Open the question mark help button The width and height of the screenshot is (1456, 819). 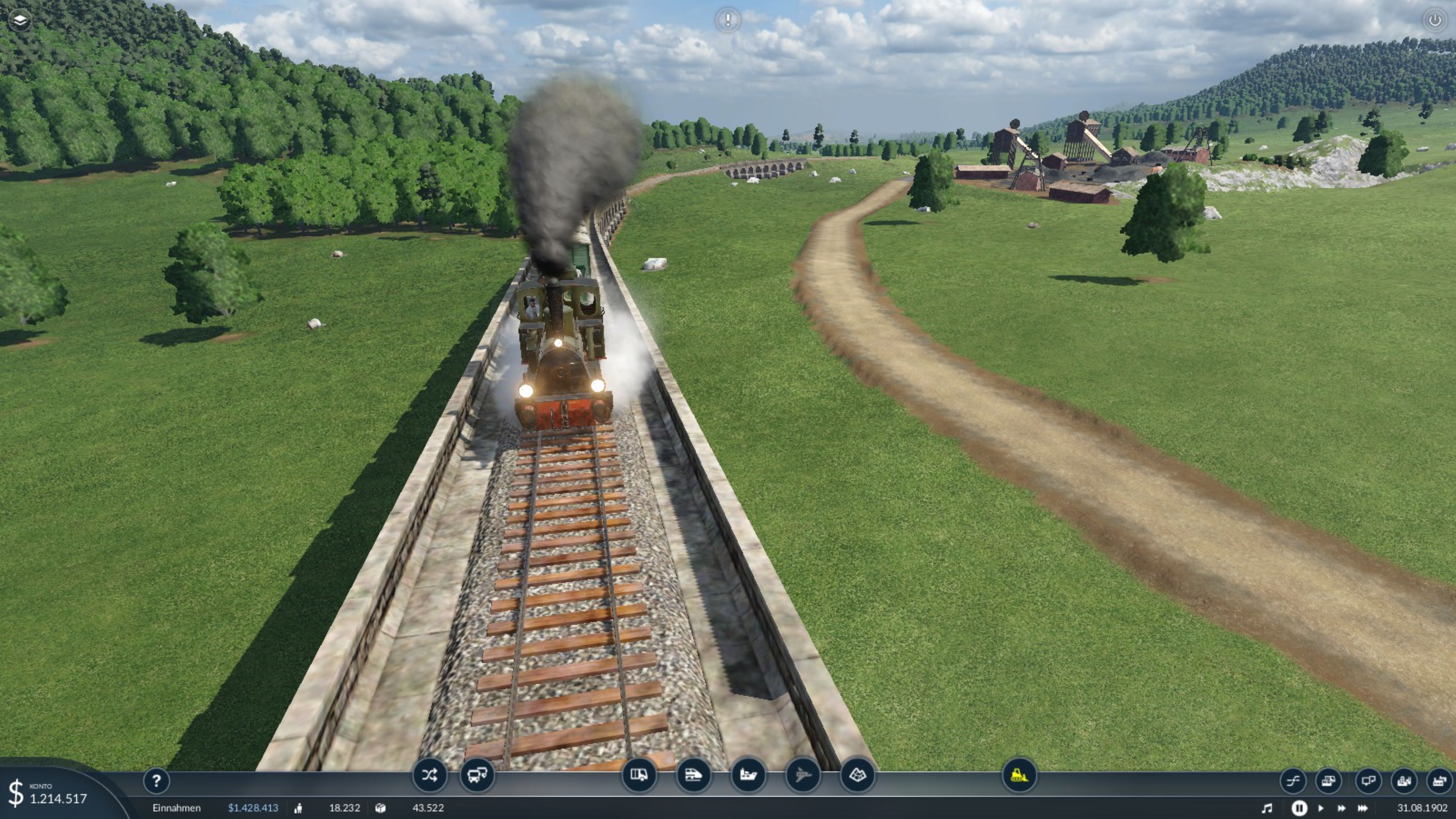(157, 781)
